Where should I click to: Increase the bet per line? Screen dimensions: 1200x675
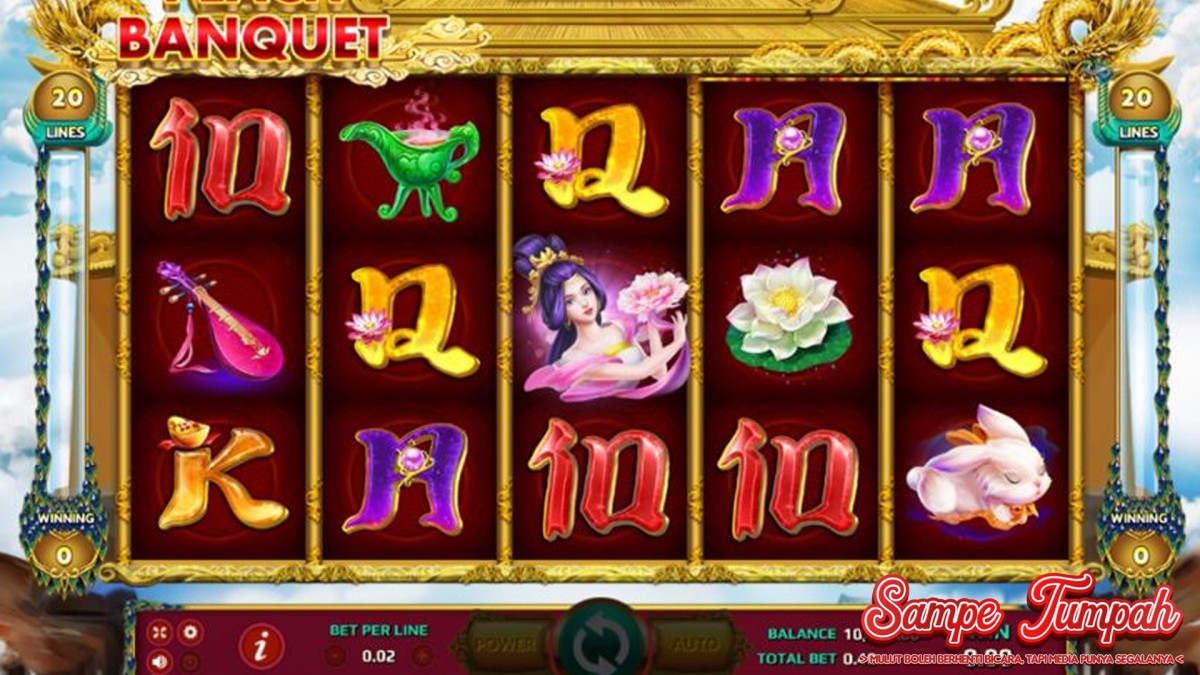click(x=423, y=656)
